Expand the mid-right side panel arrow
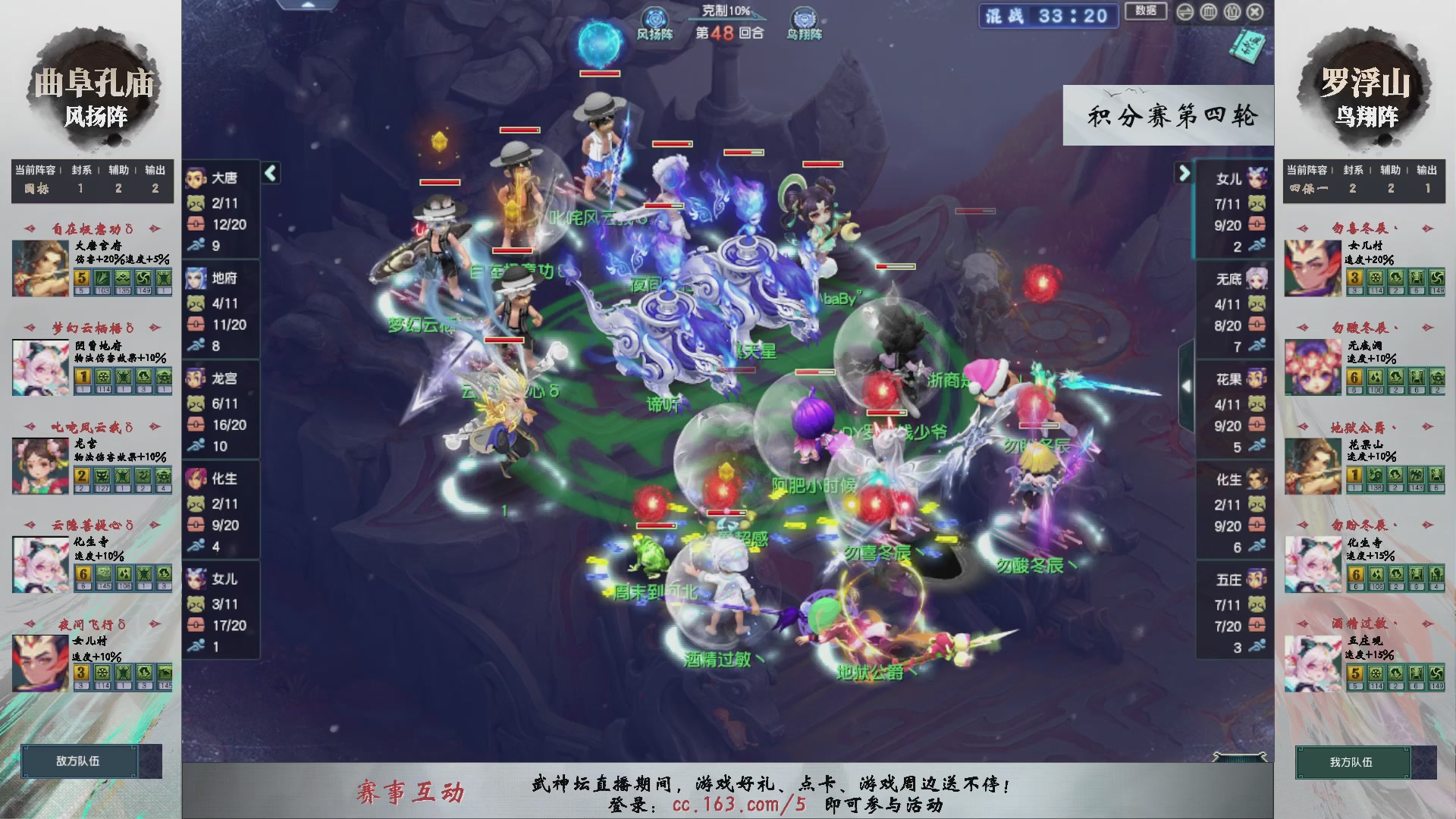This screenshot has width=1456, height=819. [x=1187, y=385]
